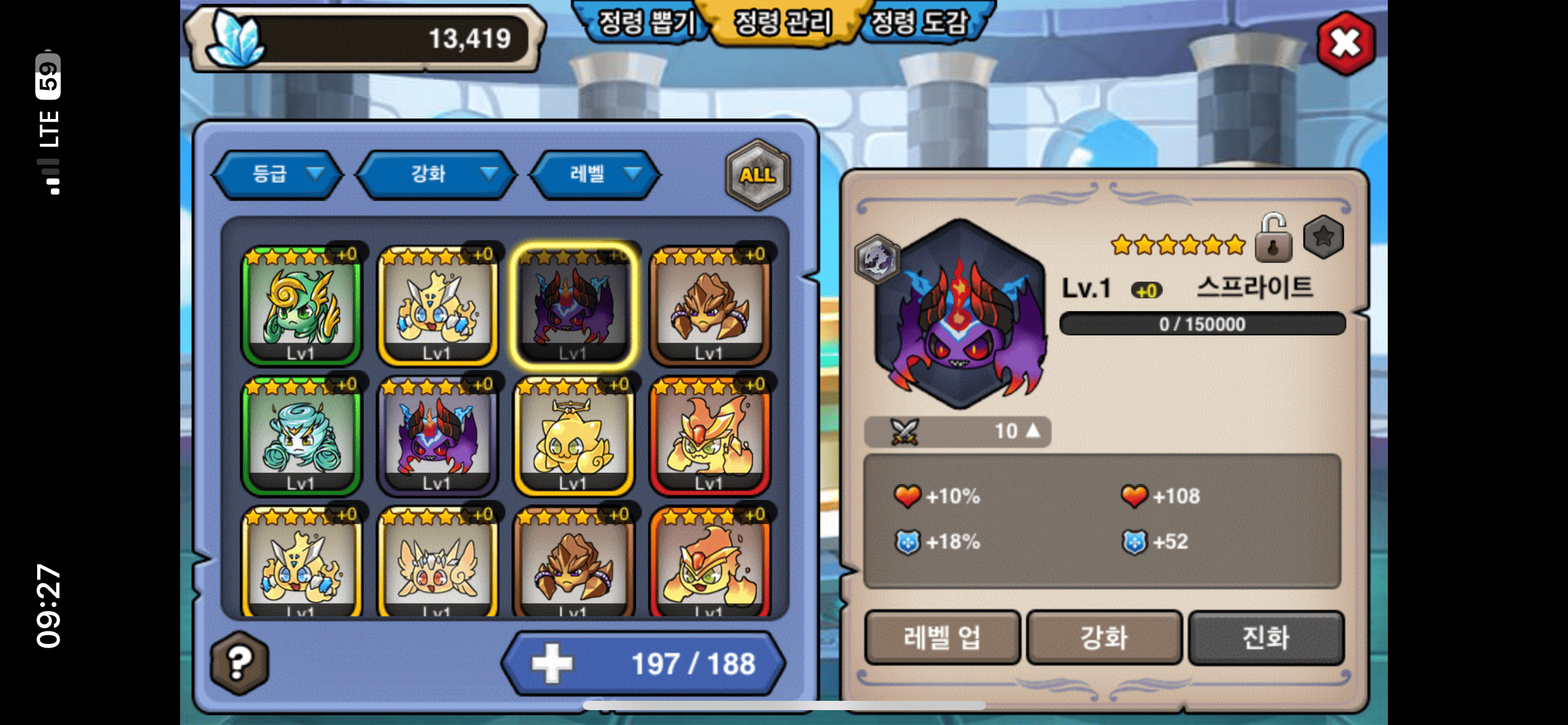This screenshot has height=725, width=1568.
Task: Select the highlighted dark purple demon spirit
Action: pyautogui.click(x=573, y=305)
